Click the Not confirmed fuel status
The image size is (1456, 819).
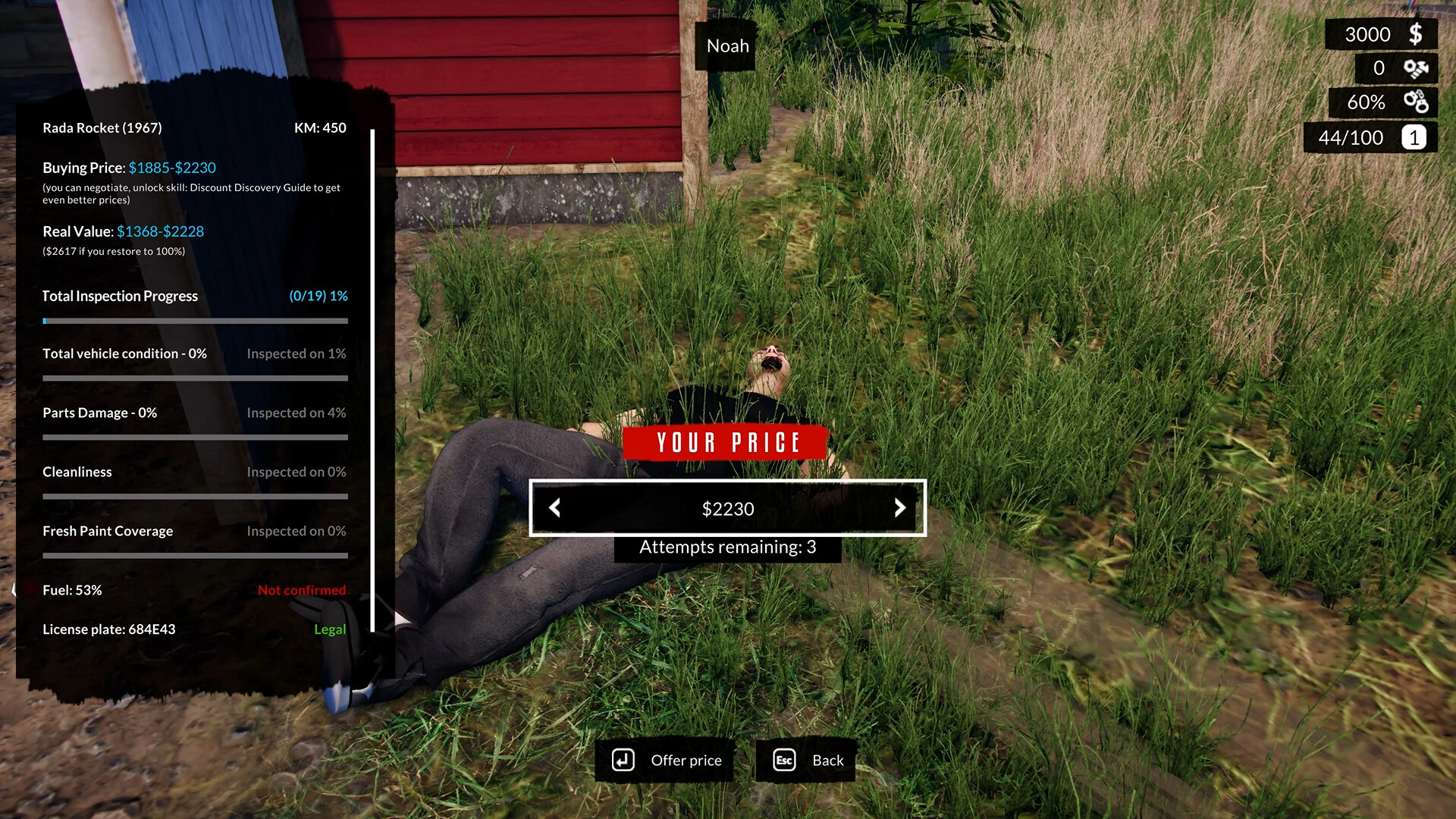click(301, 589)
